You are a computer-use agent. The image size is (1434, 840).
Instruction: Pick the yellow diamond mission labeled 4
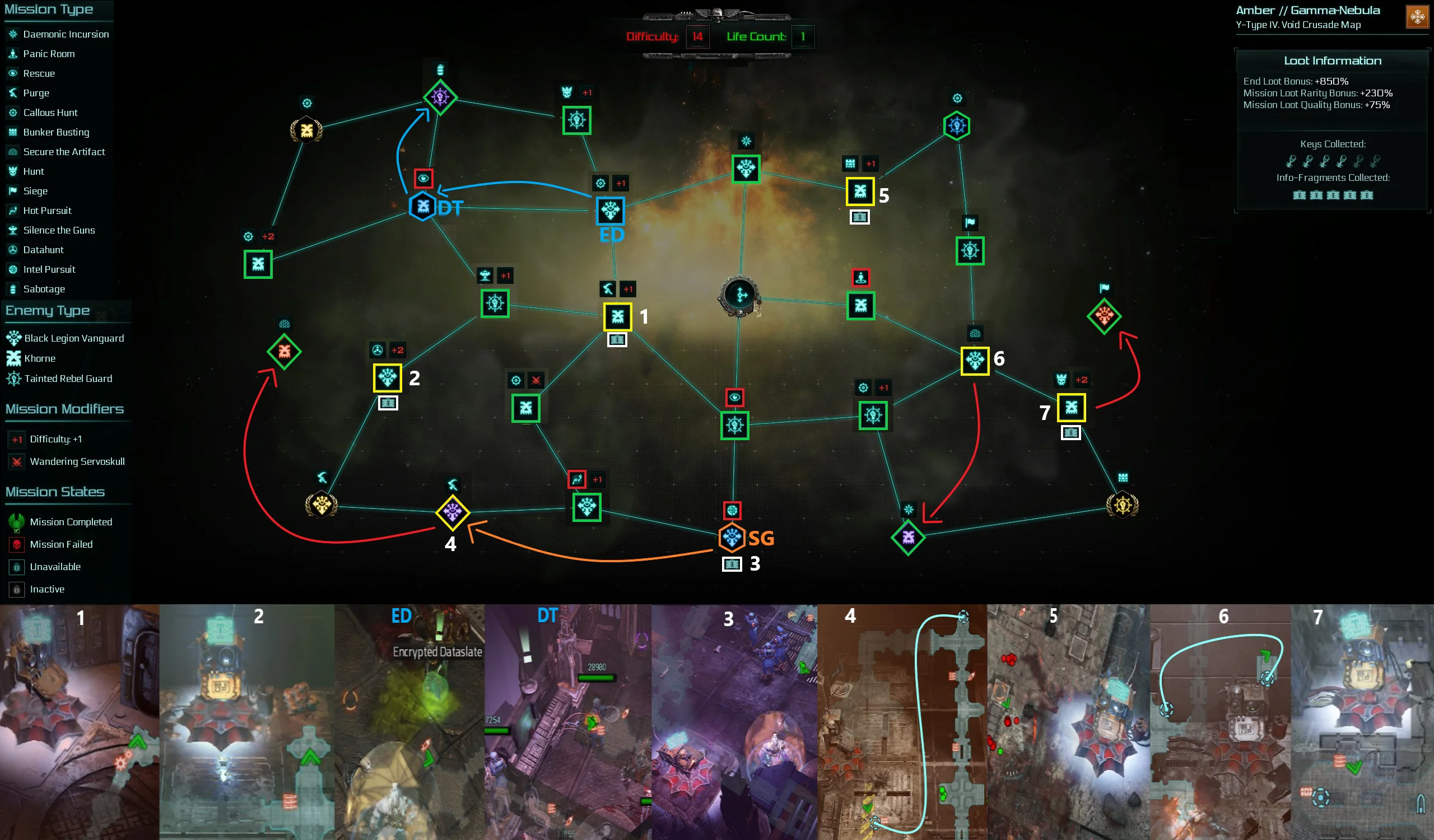click(453, 512)
